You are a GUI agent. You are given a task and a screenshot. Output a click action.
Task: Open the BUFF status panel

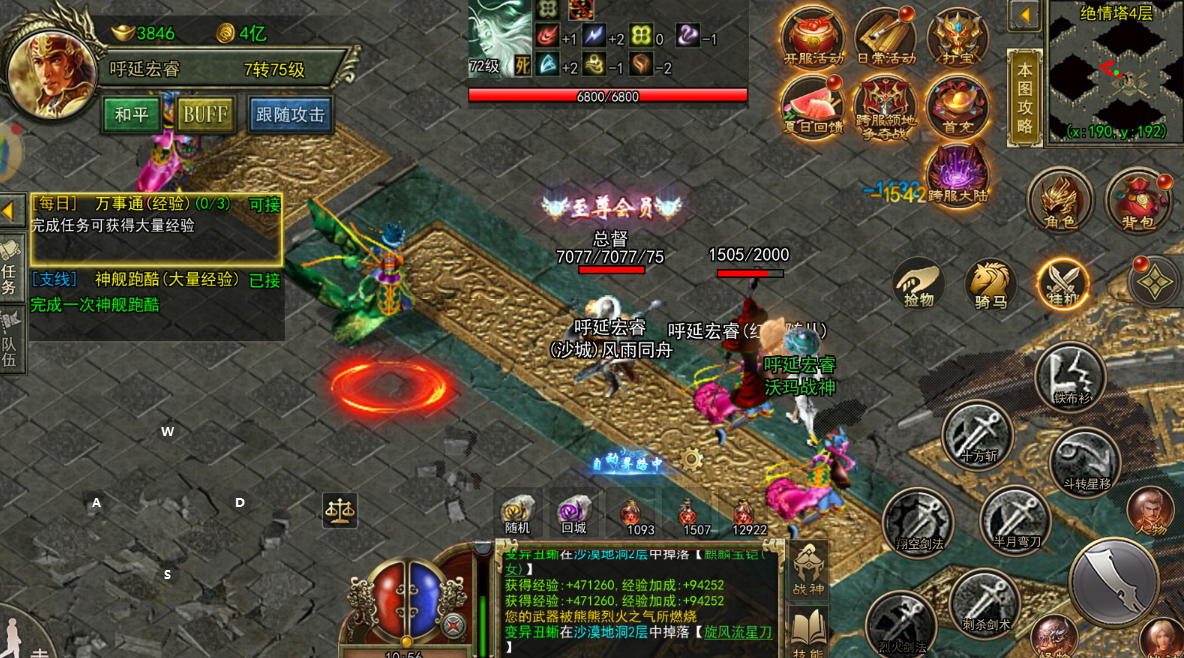click(206, 114)
